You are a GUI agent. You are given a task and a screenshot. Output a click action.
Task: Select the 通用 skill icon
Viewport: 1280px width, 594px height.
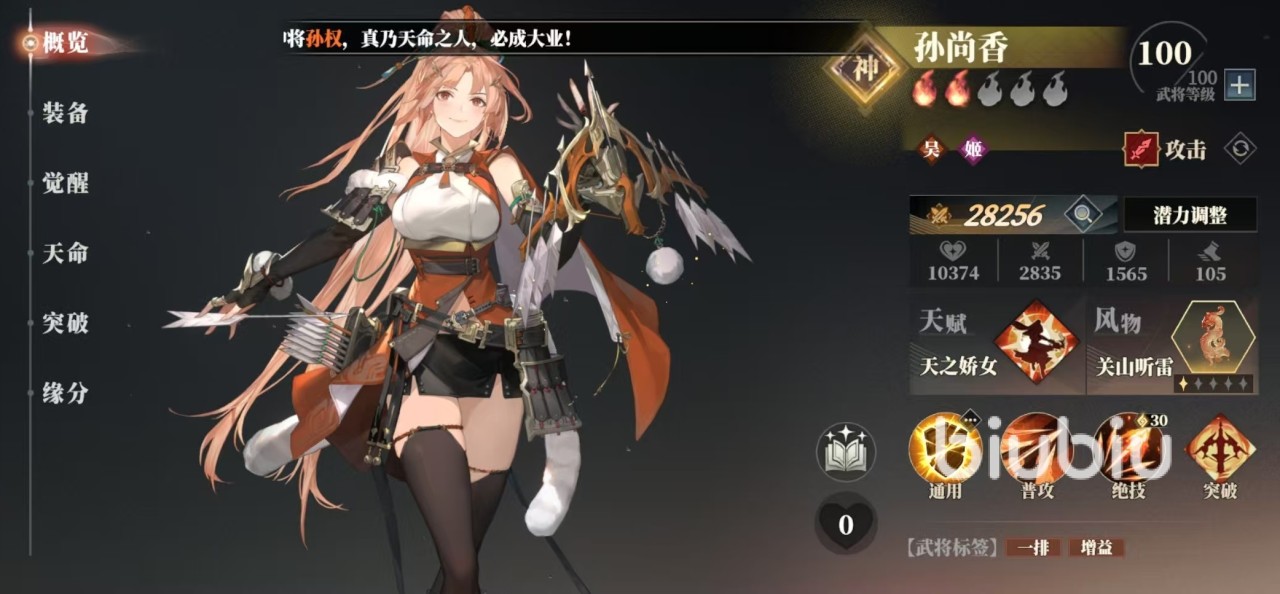point(944,448)
